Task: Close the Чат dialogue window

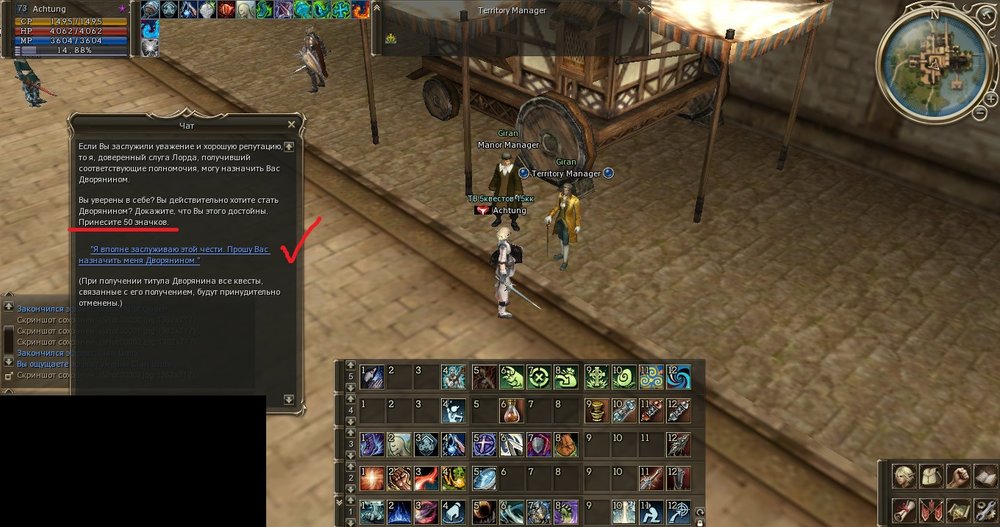Action: [291, 124]
